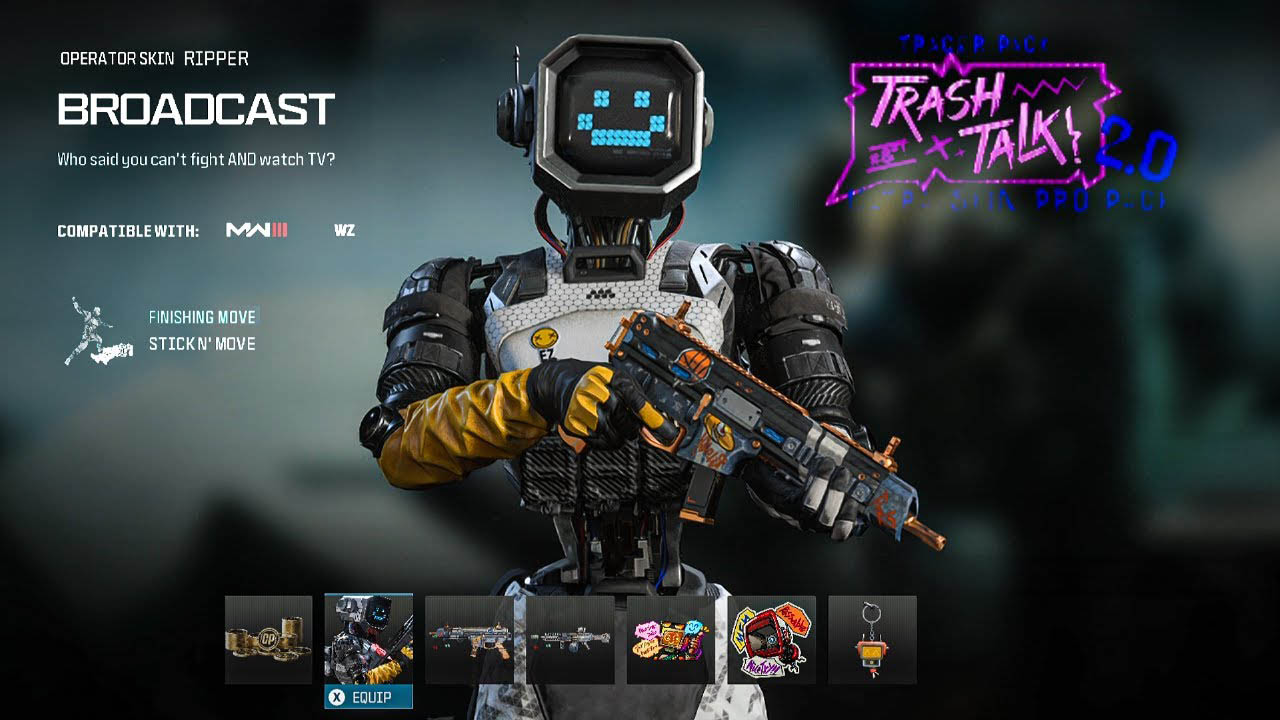Click the FINISHING MOVE text label

pyautogui.click(x=202, y=316)
